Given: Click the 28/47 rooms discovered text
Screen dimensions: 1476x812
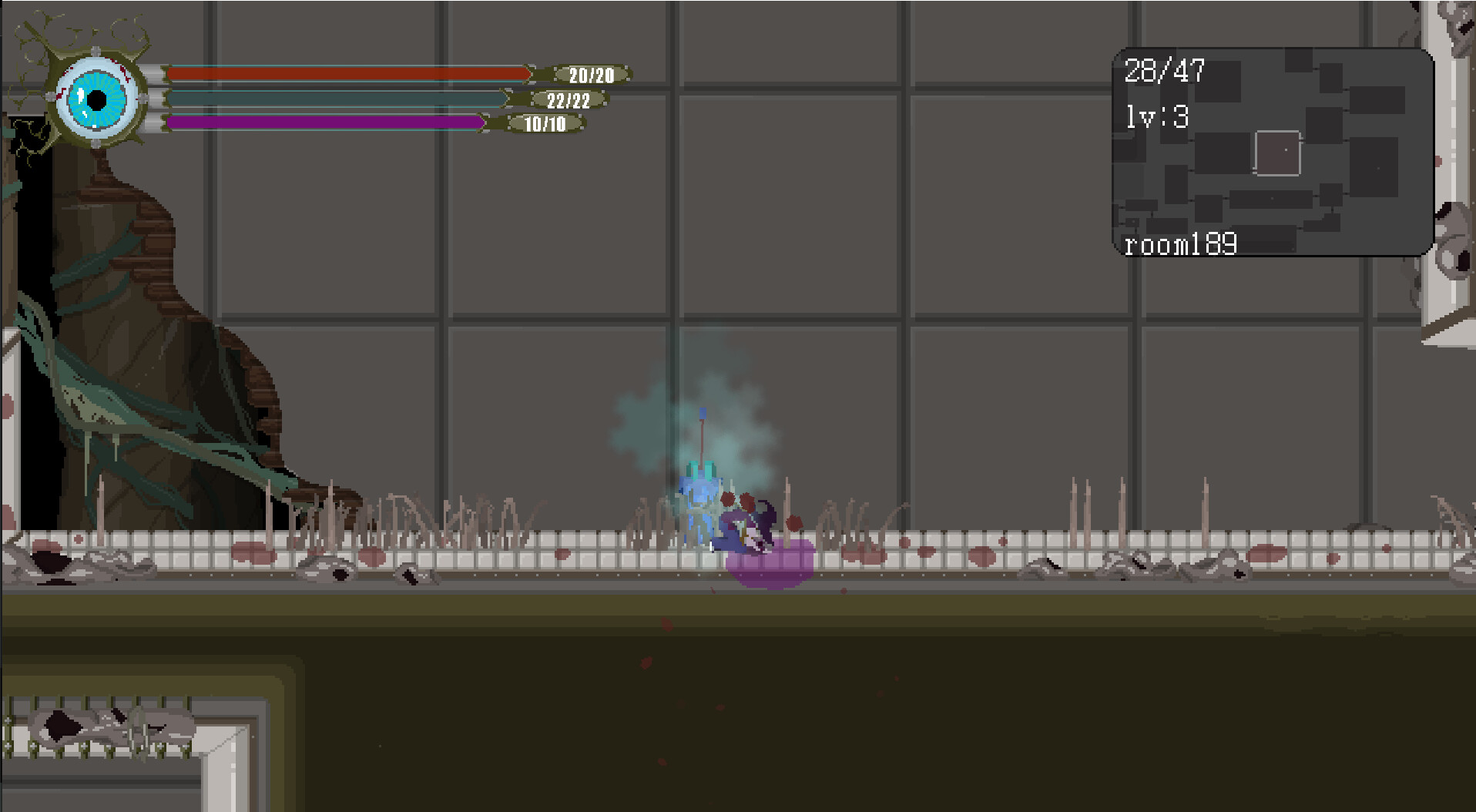Looking at the screenshot, I should [x=1163, y=71].
